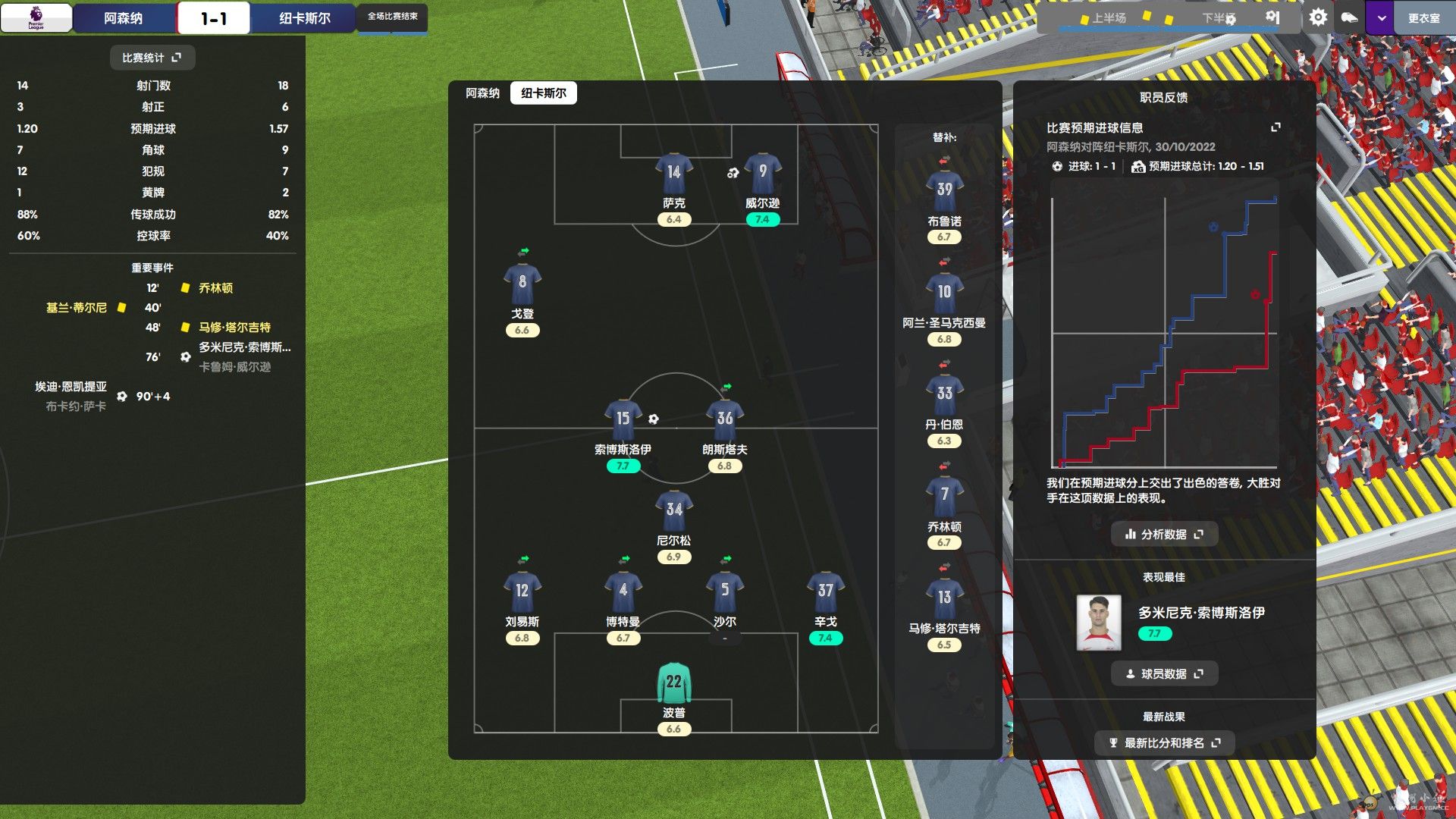Open the camera view icon
The image size is (1456, 819).
[1349, 17]
